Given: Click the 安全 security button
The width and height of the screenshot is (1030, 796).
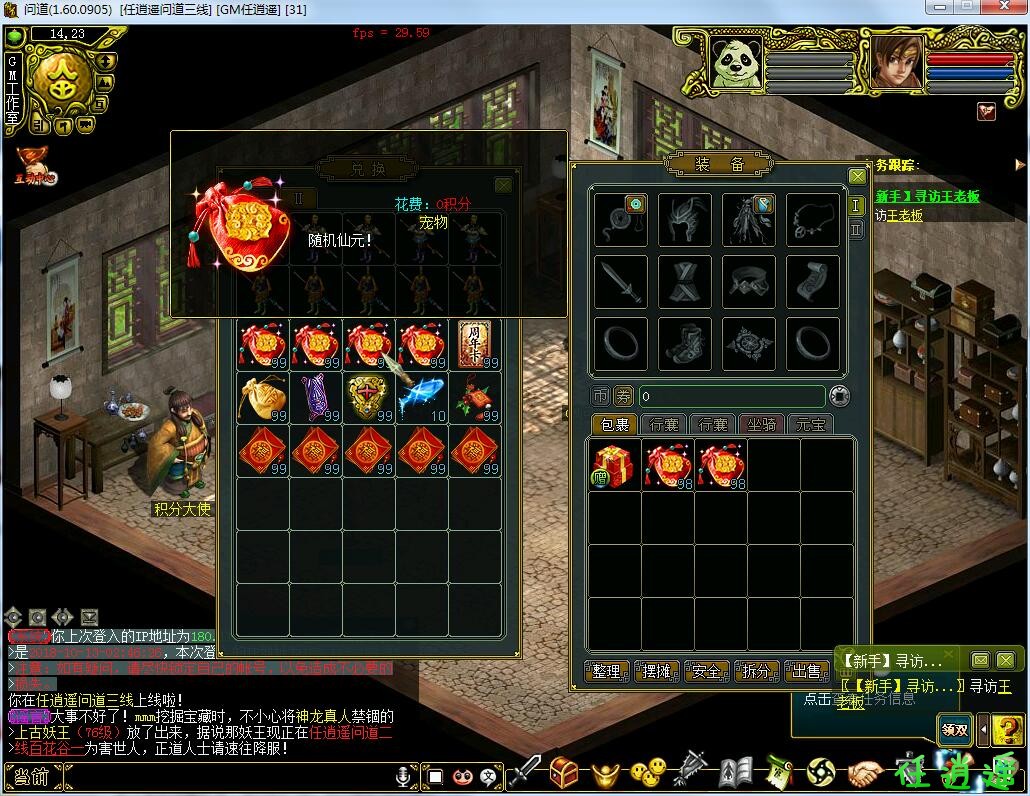Looking at the screenshot, I should point(706,671).
